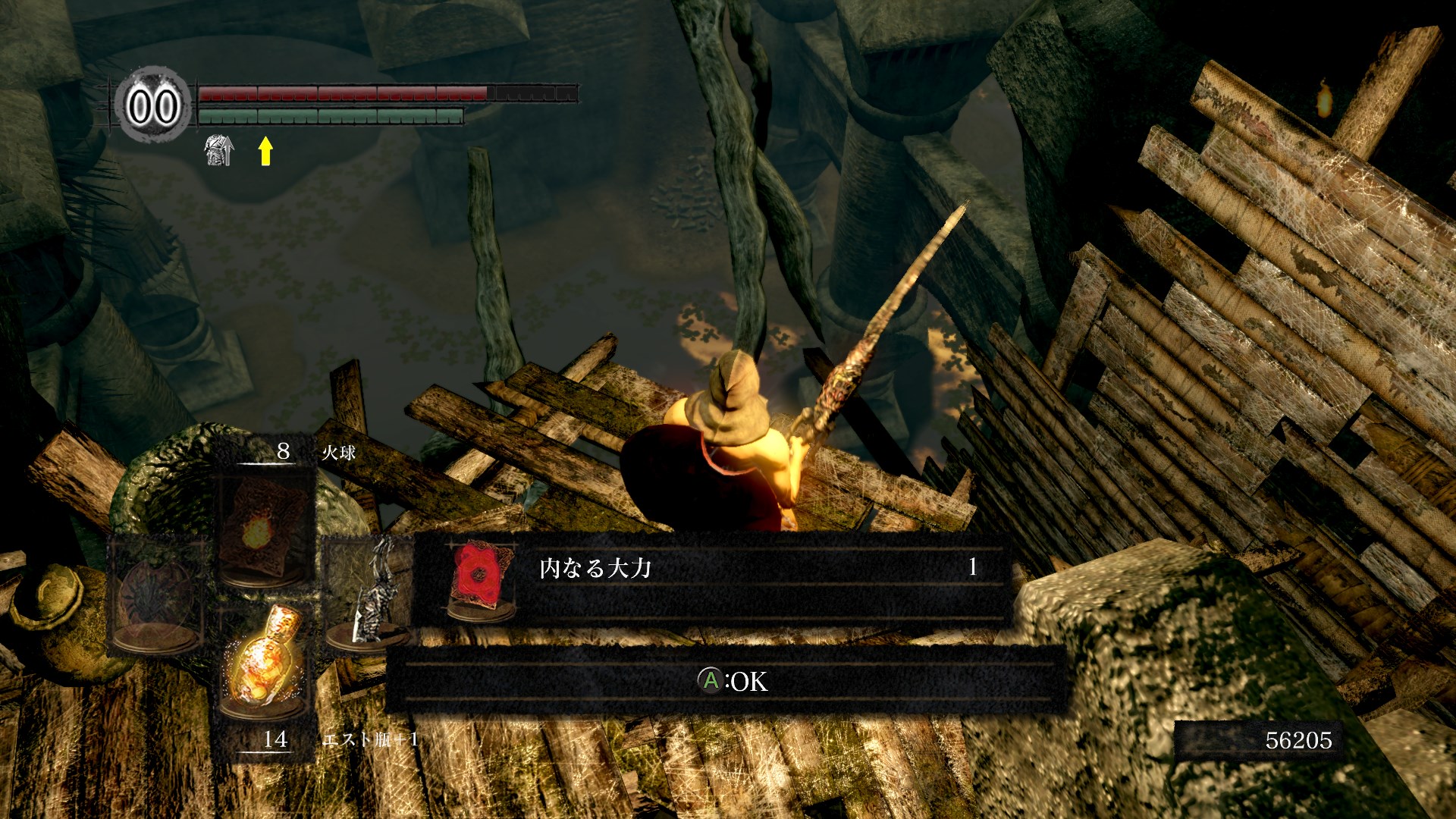Click the yellow arrow buff status icon
1456x819 pixels.
[x=265, y=151]
